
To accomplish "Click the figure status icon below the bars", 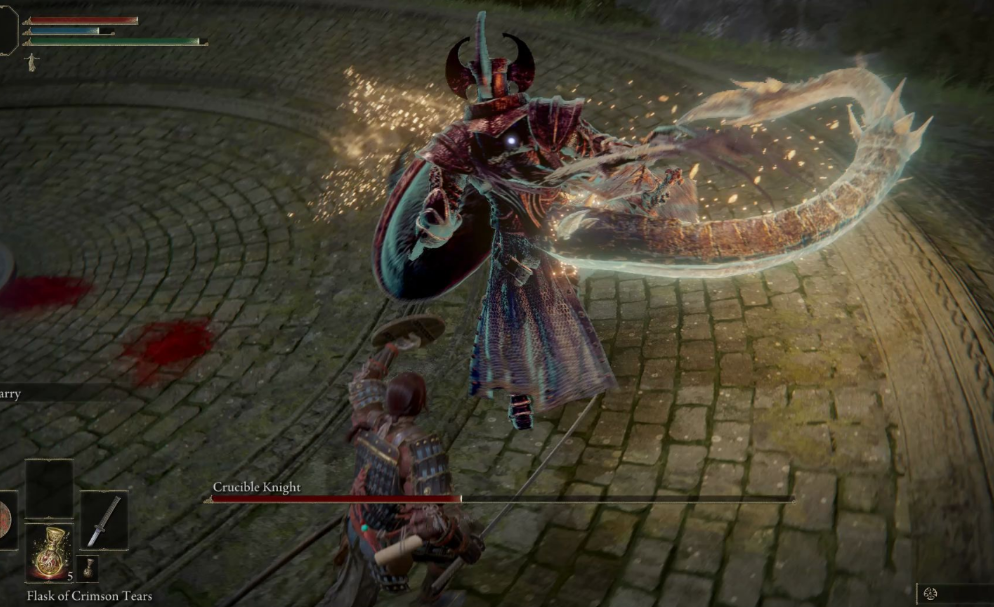I will [x=31, y=62].
